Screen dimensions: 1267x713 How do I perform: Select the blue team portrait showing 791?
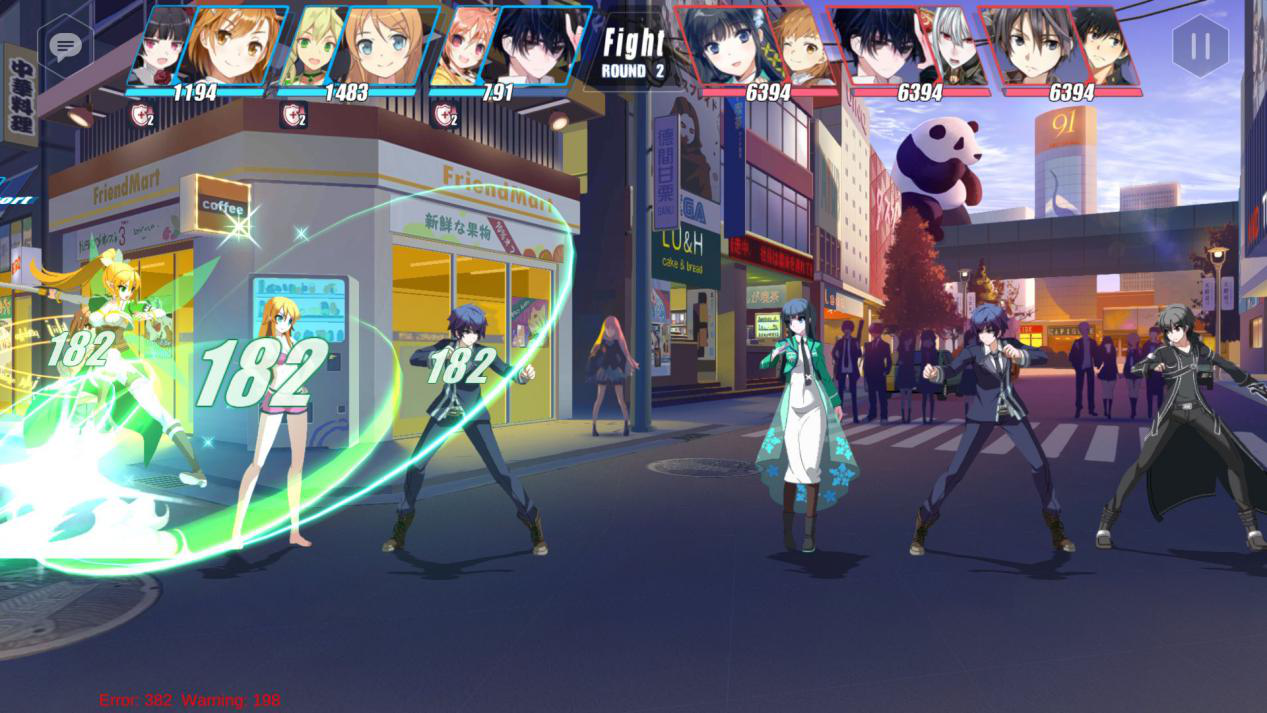tap(510, 47)
